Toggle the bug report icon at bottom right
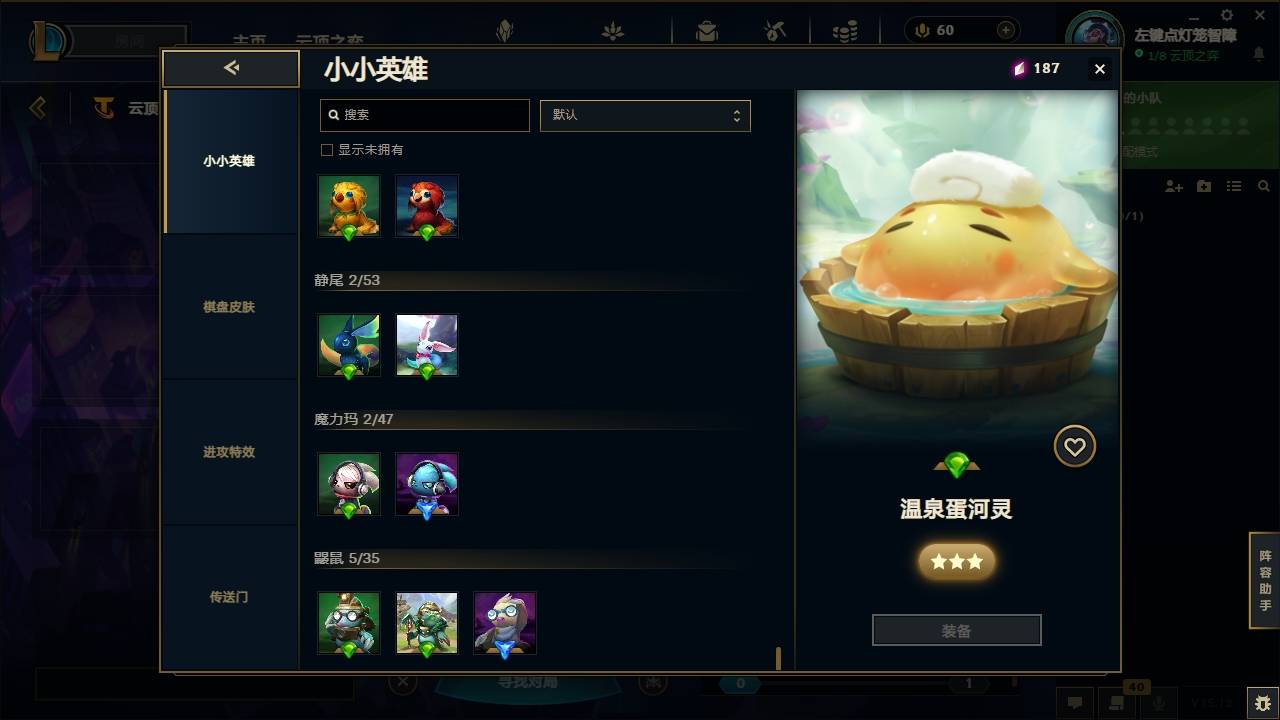Image resolution: width=1280 pixels, height=720 pixels. click(1258, 703)
